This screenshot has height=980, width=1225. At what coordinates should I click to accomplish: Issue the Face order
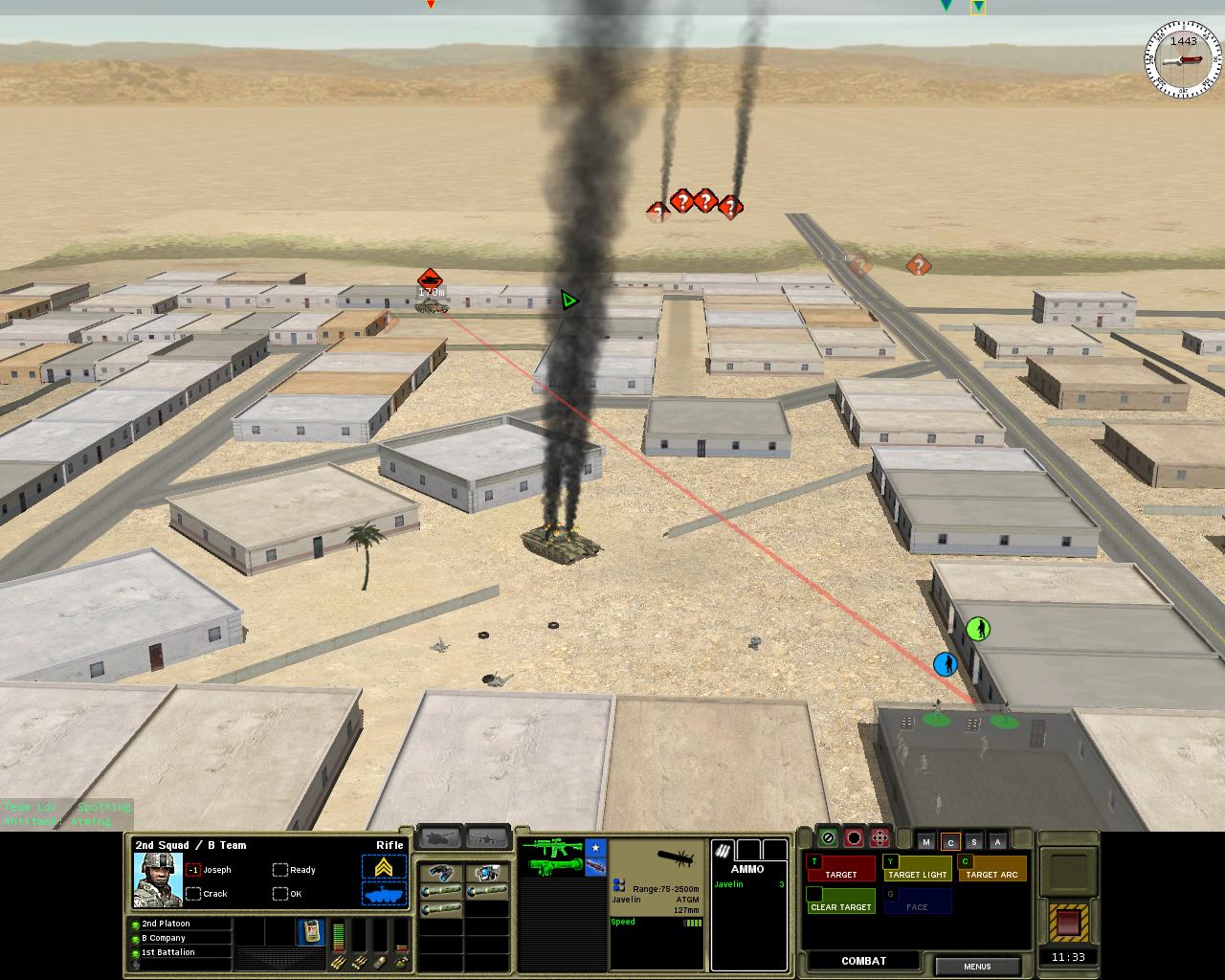click(x=917, y=901)
